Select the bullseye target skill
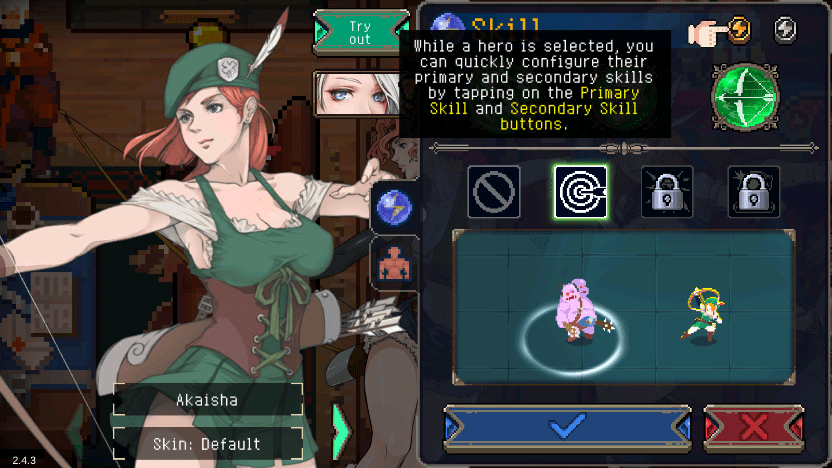 [x=581, y=192]
